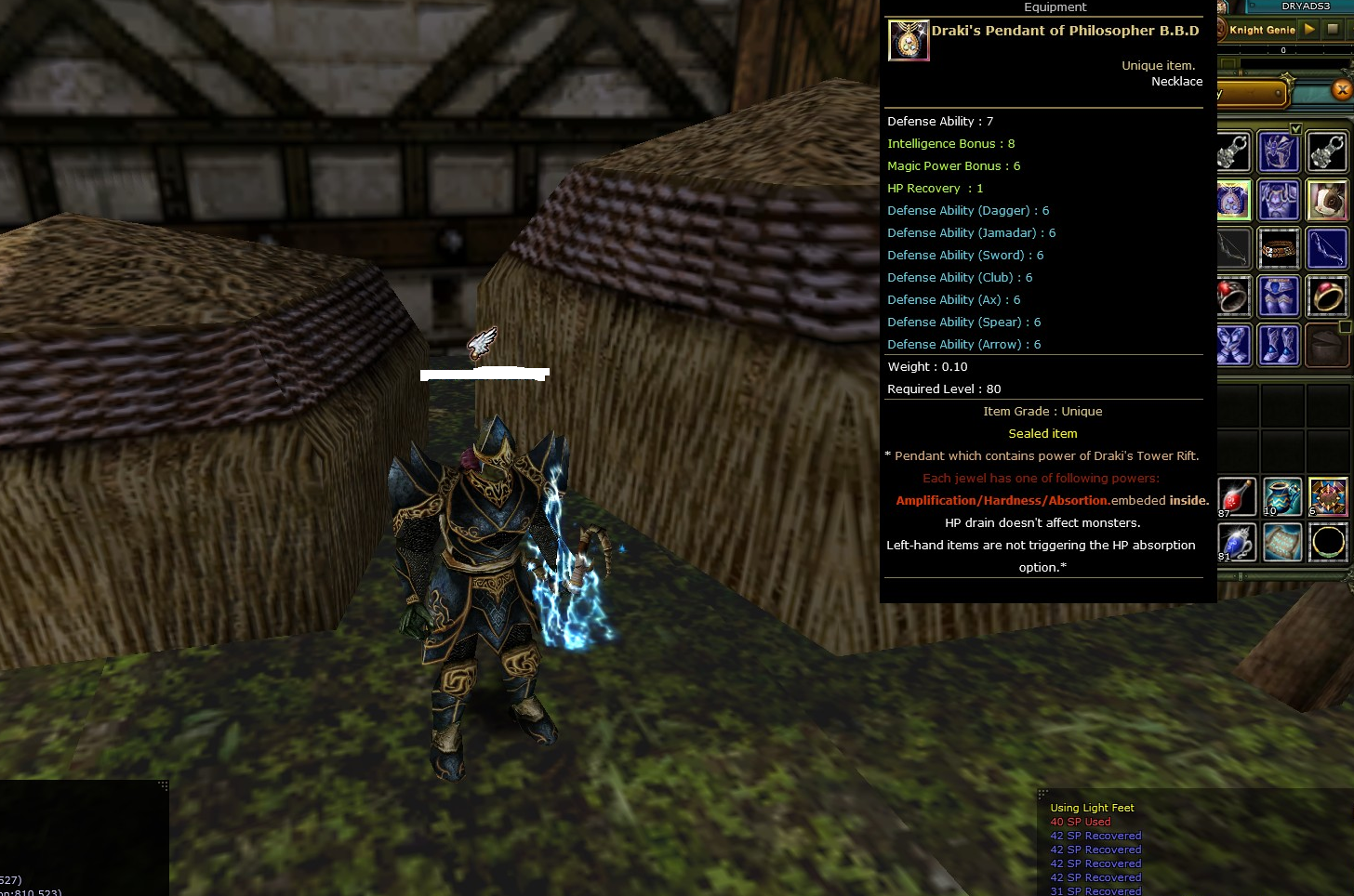Select the golden necklace item slot
This screenshot has width=1354, height=896.
(1328, 544)
